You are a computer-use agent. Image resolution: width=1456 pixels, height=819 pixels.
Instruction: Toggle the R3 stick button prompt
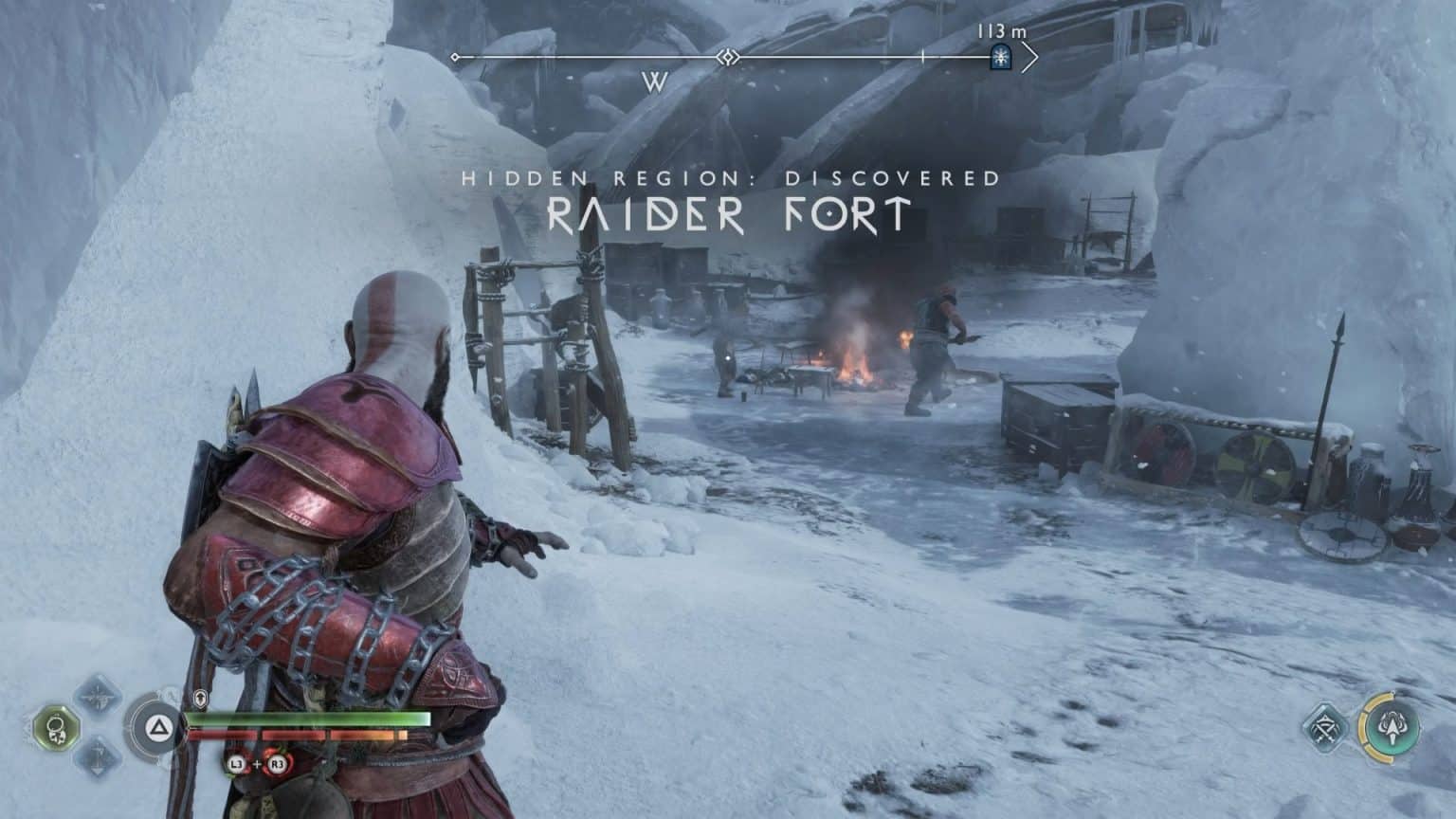(278, 763)
